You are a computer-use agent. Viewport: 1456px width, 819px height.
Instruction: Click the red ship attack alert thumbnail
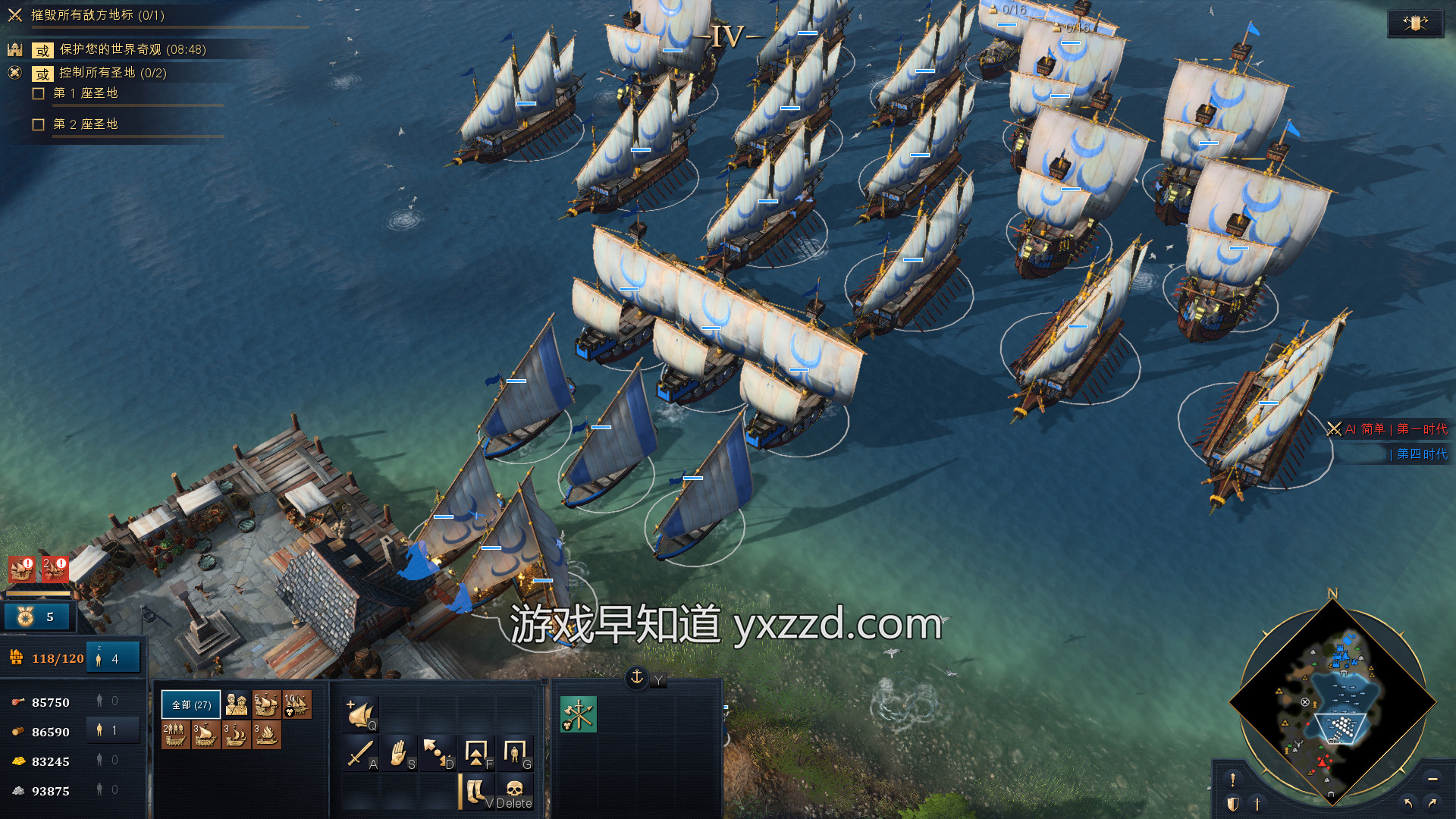pos(22,570)
